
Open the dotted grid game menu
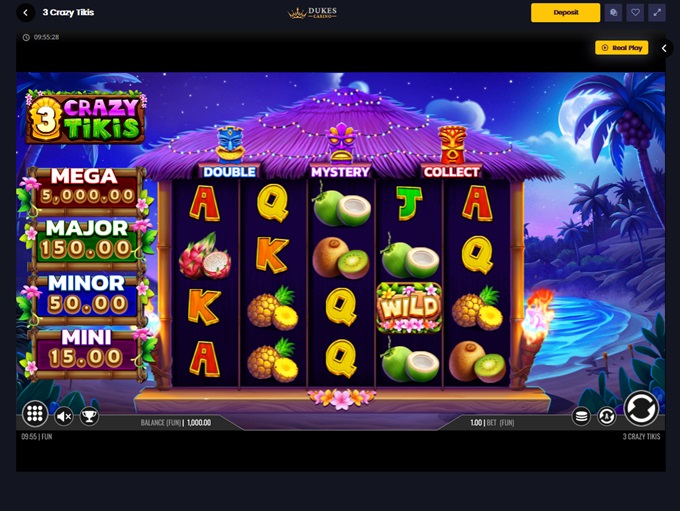[x=35, y=414]
